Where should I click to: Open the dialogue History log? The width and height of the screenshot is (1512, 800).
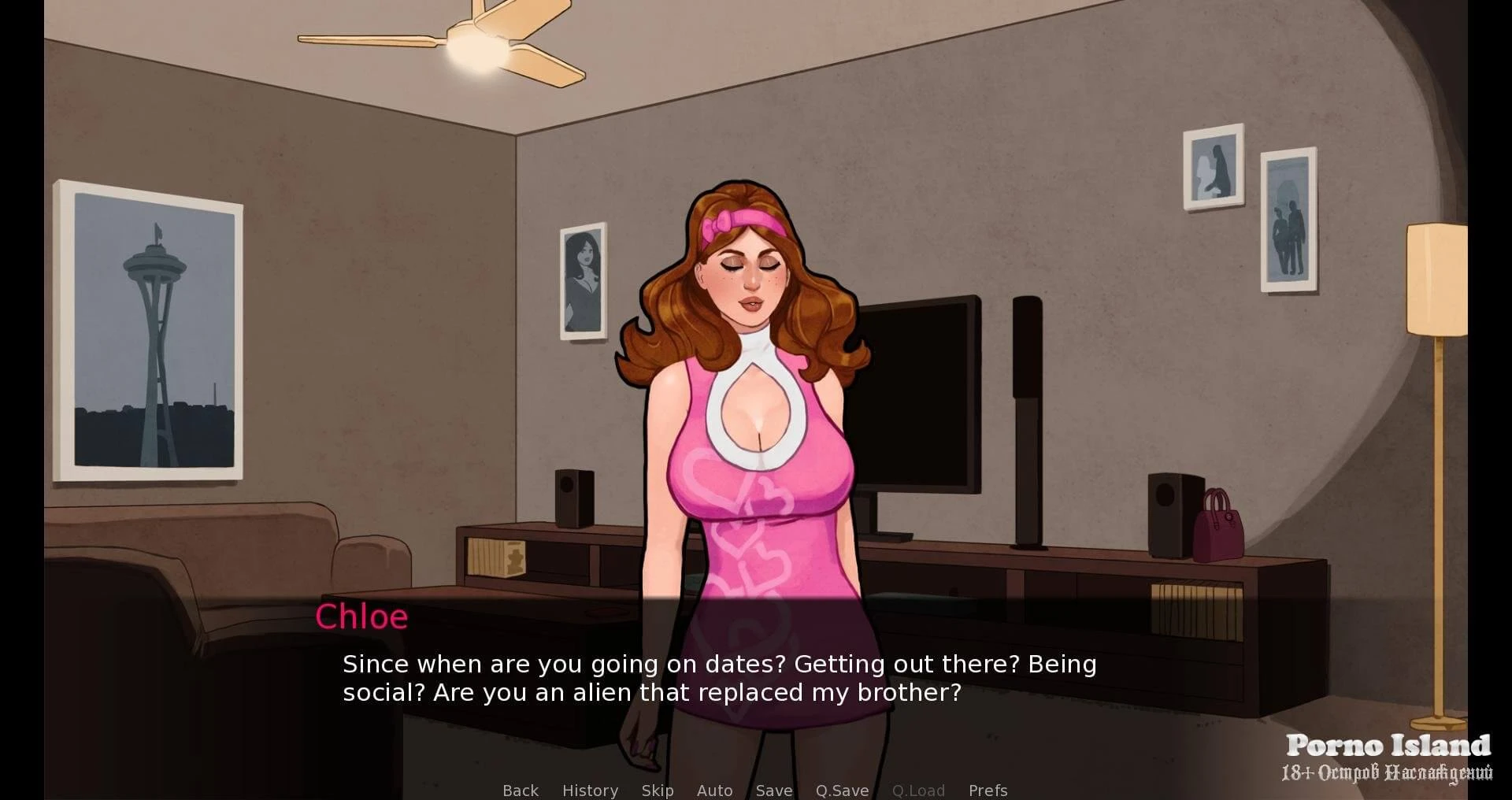[x=590, y=790]
